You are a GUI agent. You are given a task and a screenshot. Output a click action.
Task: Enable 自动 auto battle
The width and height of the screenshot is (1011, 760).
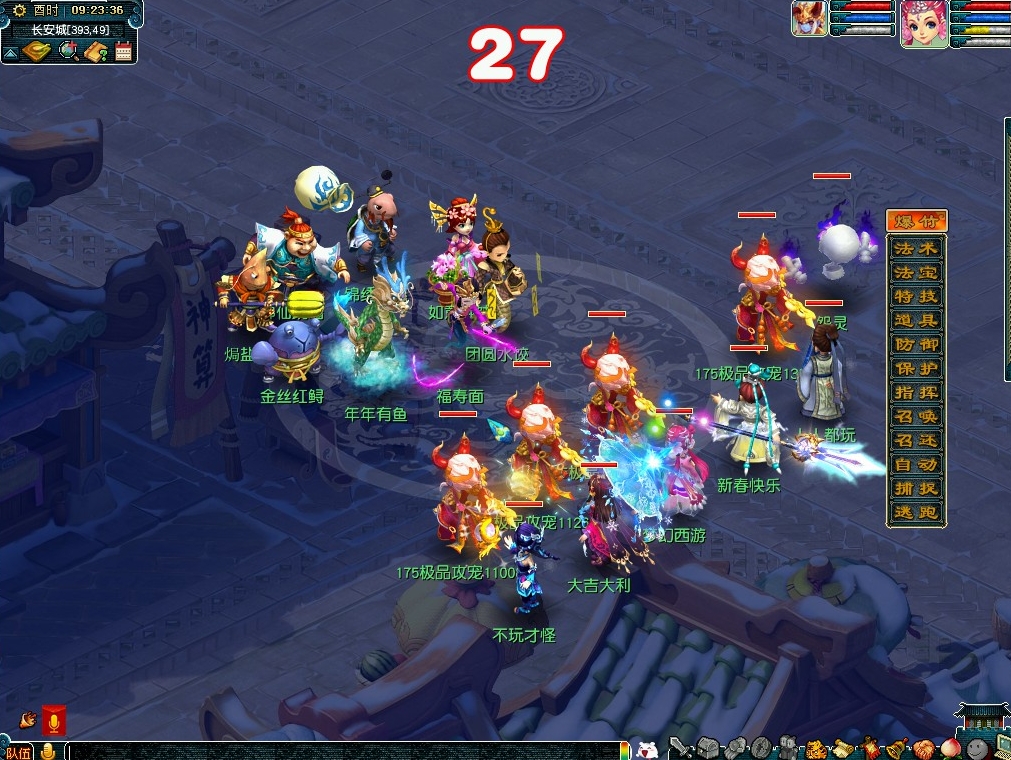[916, 465]
